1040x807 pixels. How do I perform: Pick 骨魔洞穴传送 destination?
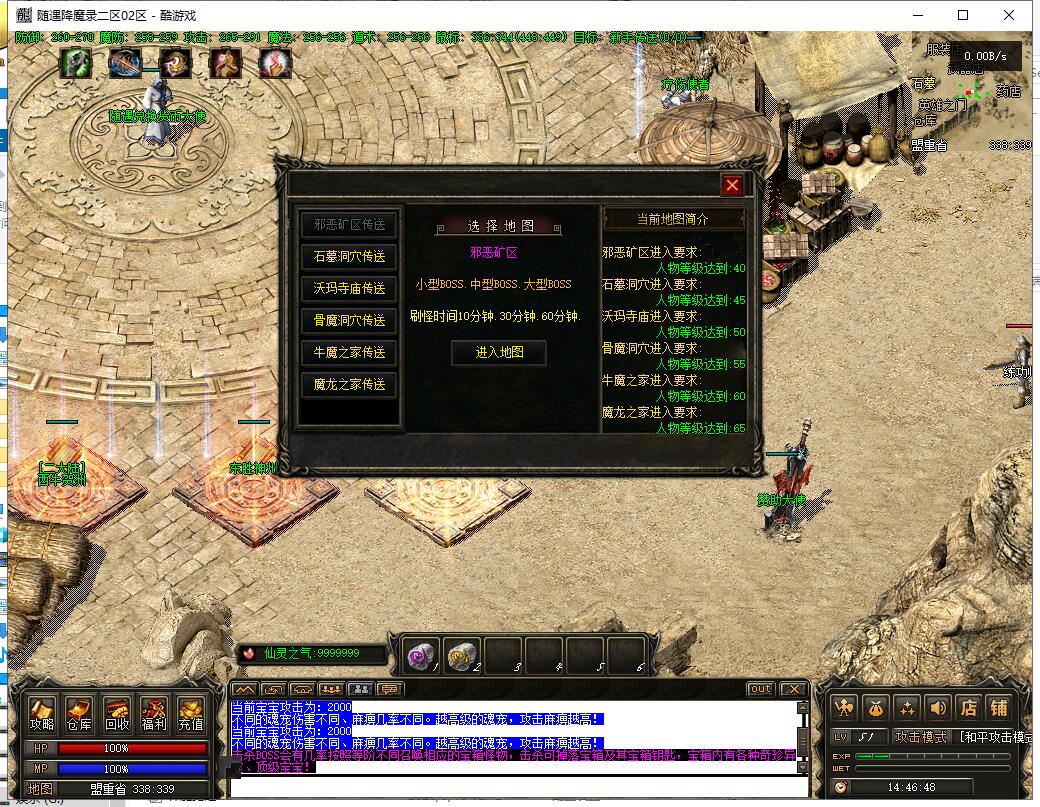tap(349, 321)
